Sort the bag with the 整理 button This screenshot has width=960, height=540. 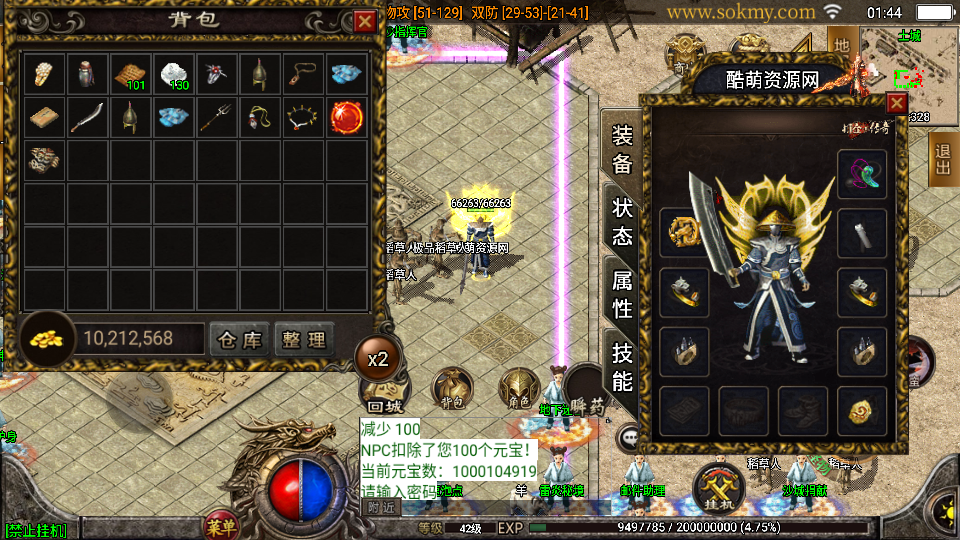pos(303,340)
